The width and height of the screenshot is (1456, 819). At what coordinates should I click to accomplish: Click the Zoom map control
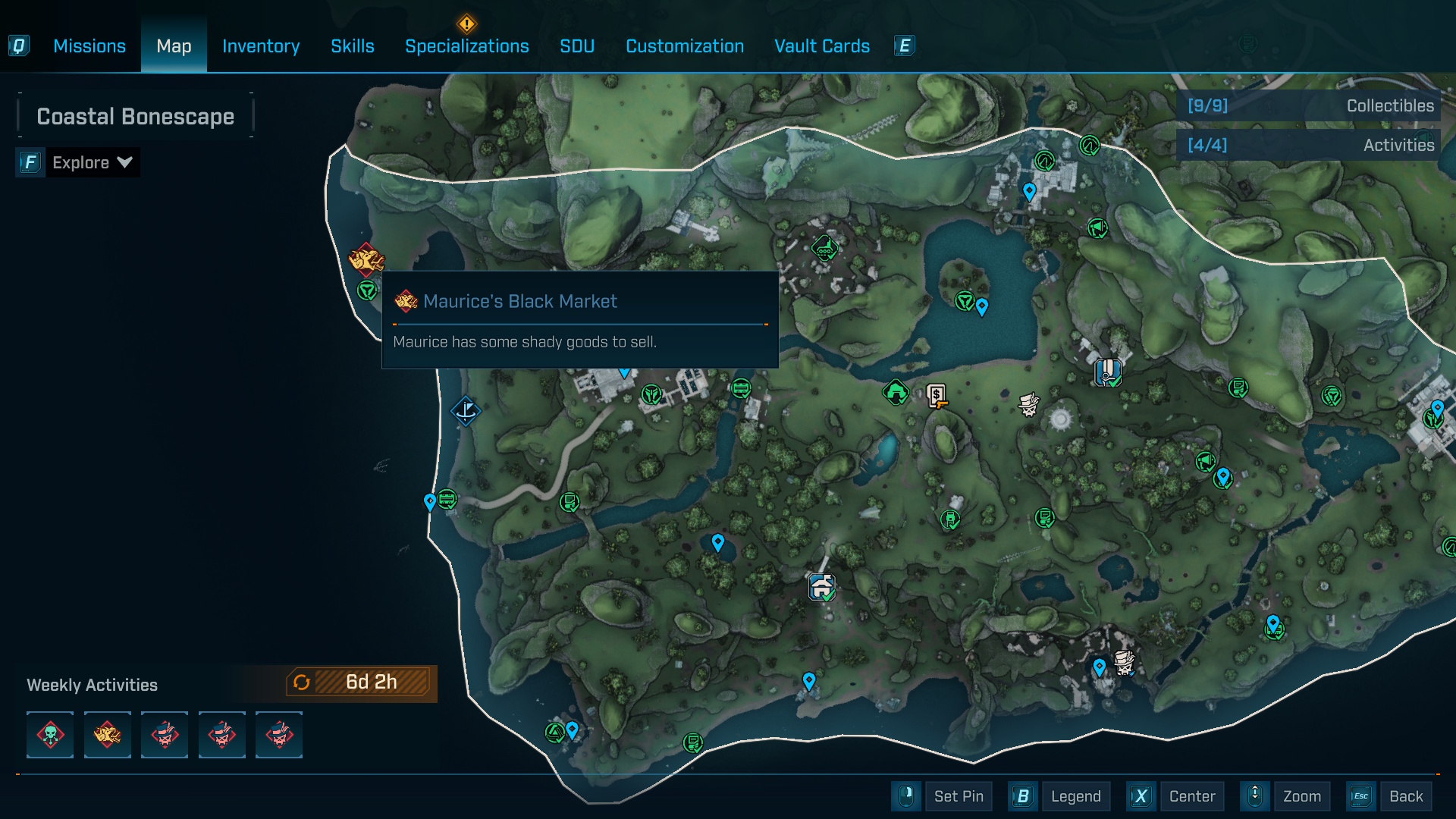click(x=1301, y=796)
